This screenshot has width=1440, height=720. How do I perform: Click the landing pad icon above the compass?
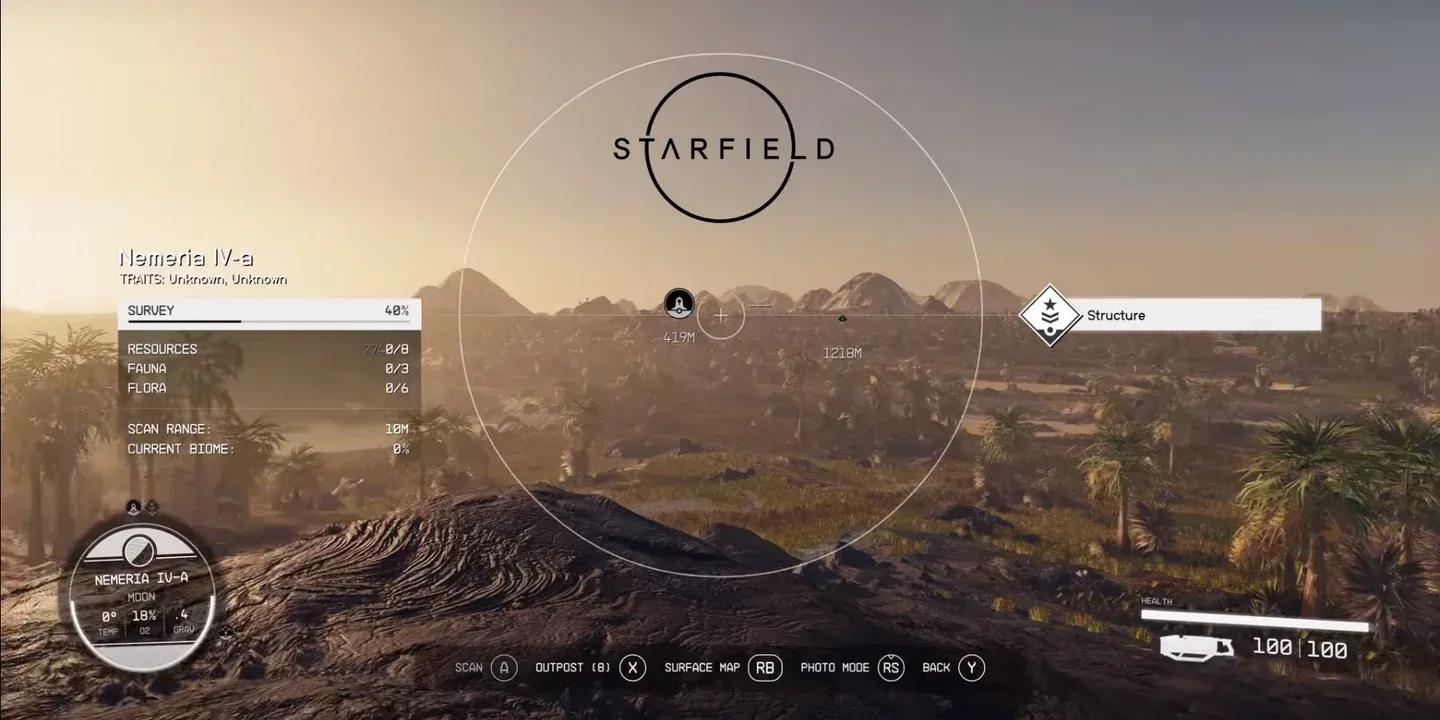pyautogui.click(x=152, y=508)
